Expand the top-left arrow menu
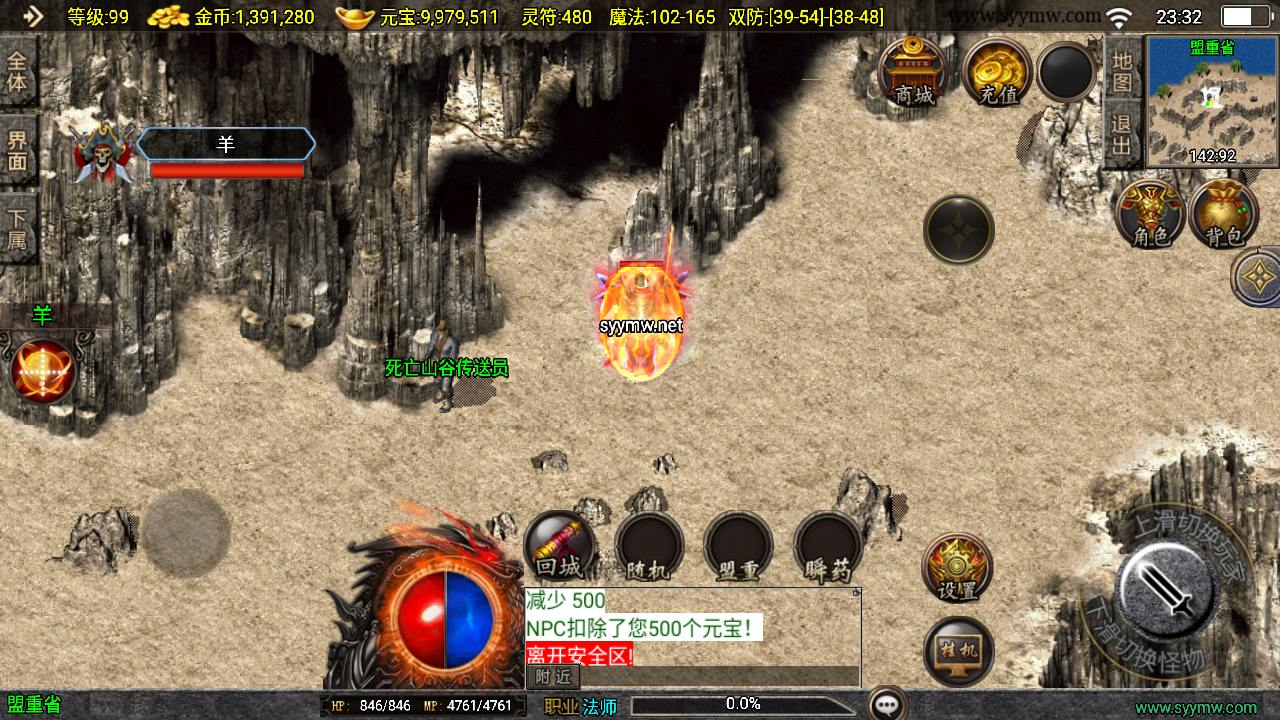Viewport: 1280px width, 720px height. (33, 16)
